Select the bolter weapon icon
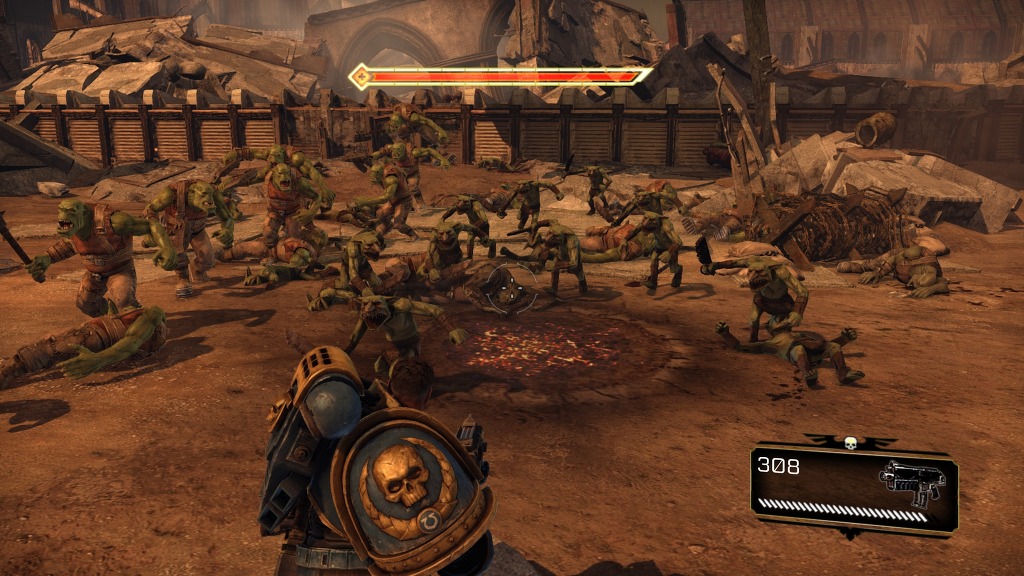Viewport: 1024px width, 576px height. 911,480
